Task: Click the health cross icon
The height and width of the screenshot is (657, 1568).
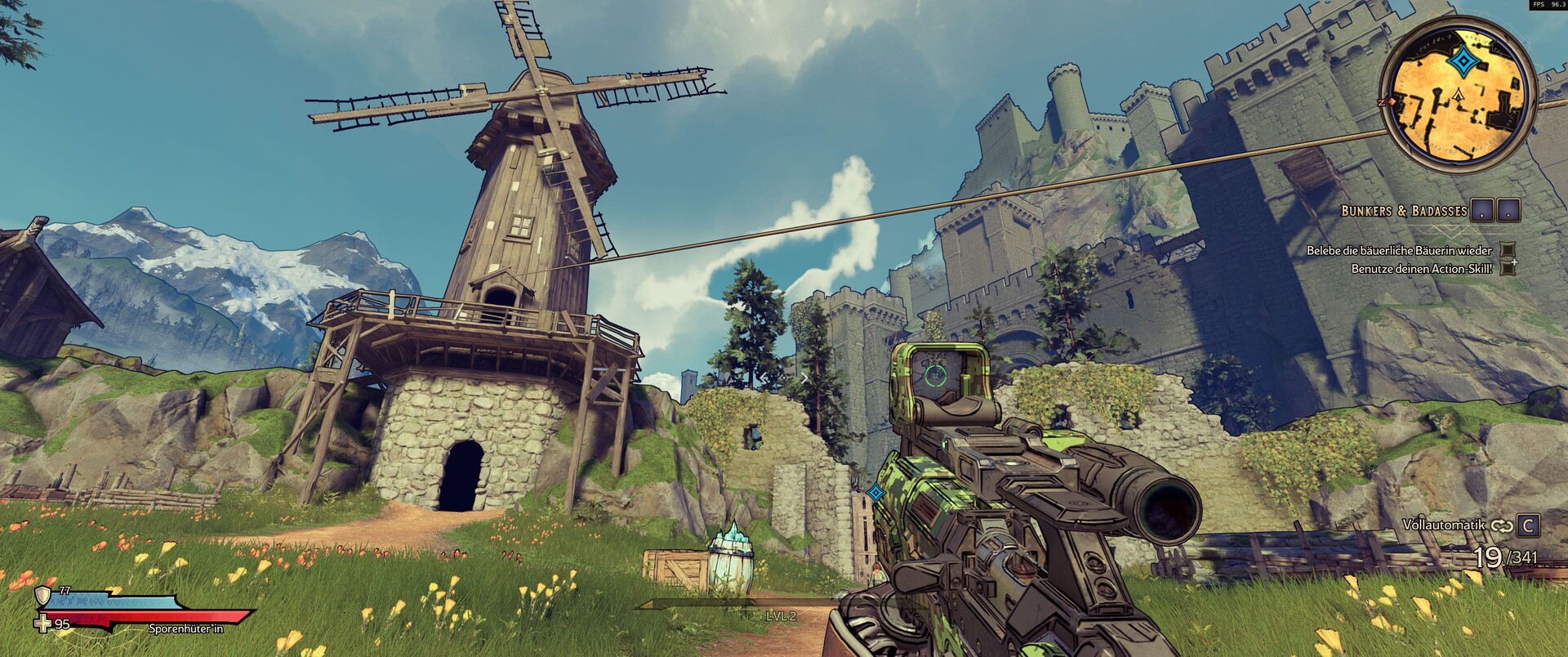Action: coord(42,624)
